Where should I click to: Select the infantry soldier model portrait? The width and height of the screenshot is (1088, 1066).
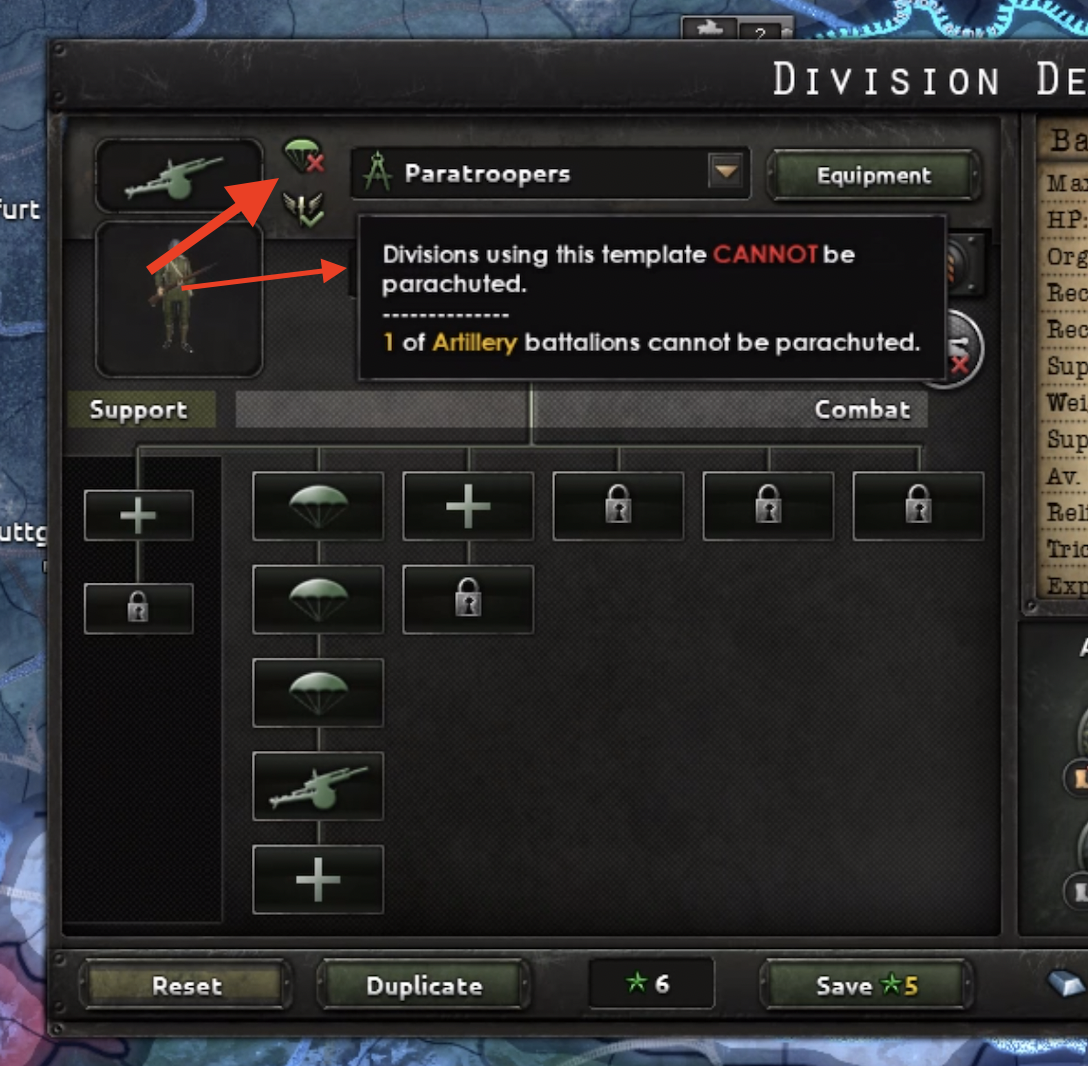[179, 298]
